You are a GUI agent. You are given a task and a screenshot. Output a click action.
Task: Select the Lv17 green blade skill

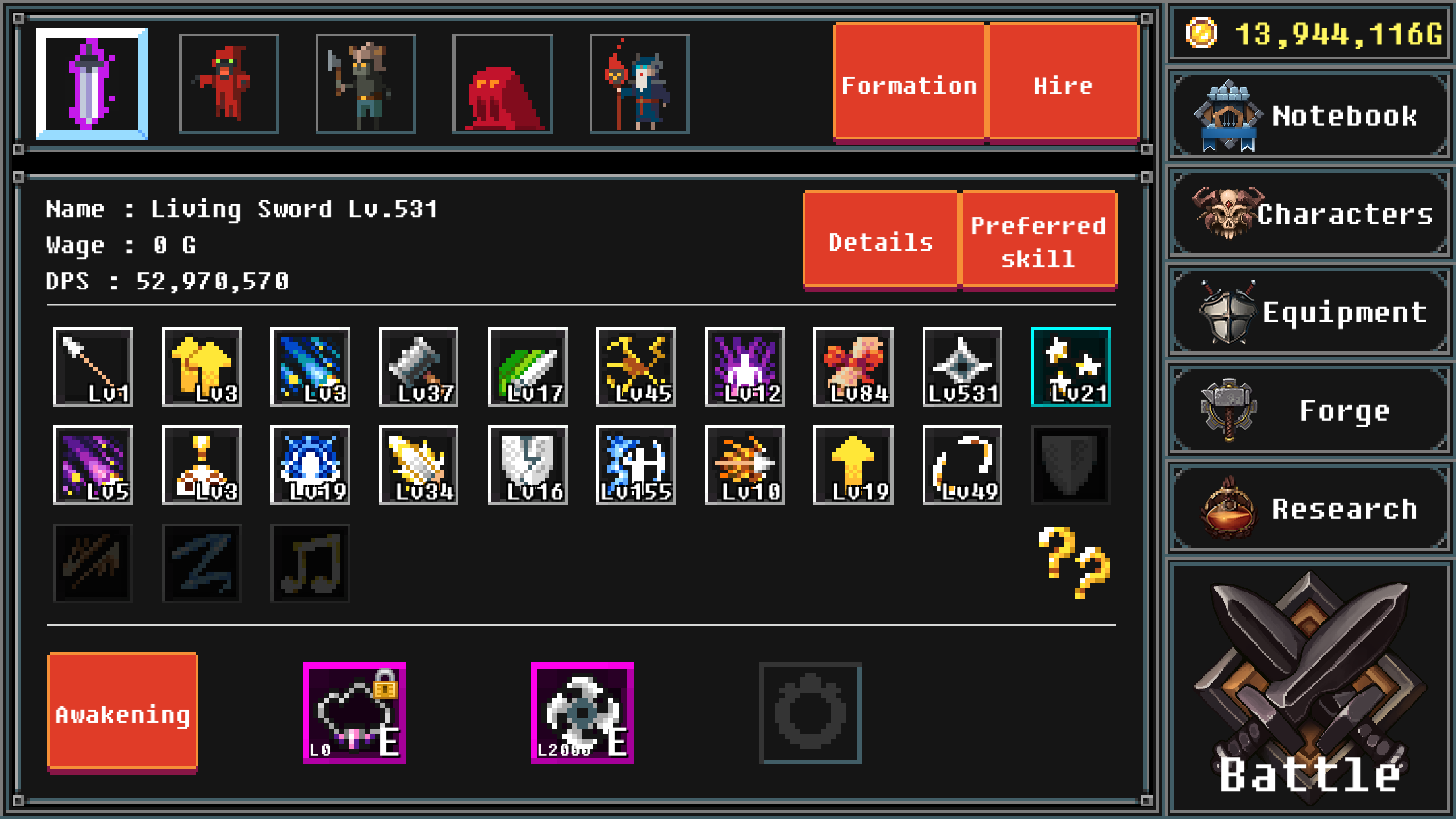[x=527, y=367]
